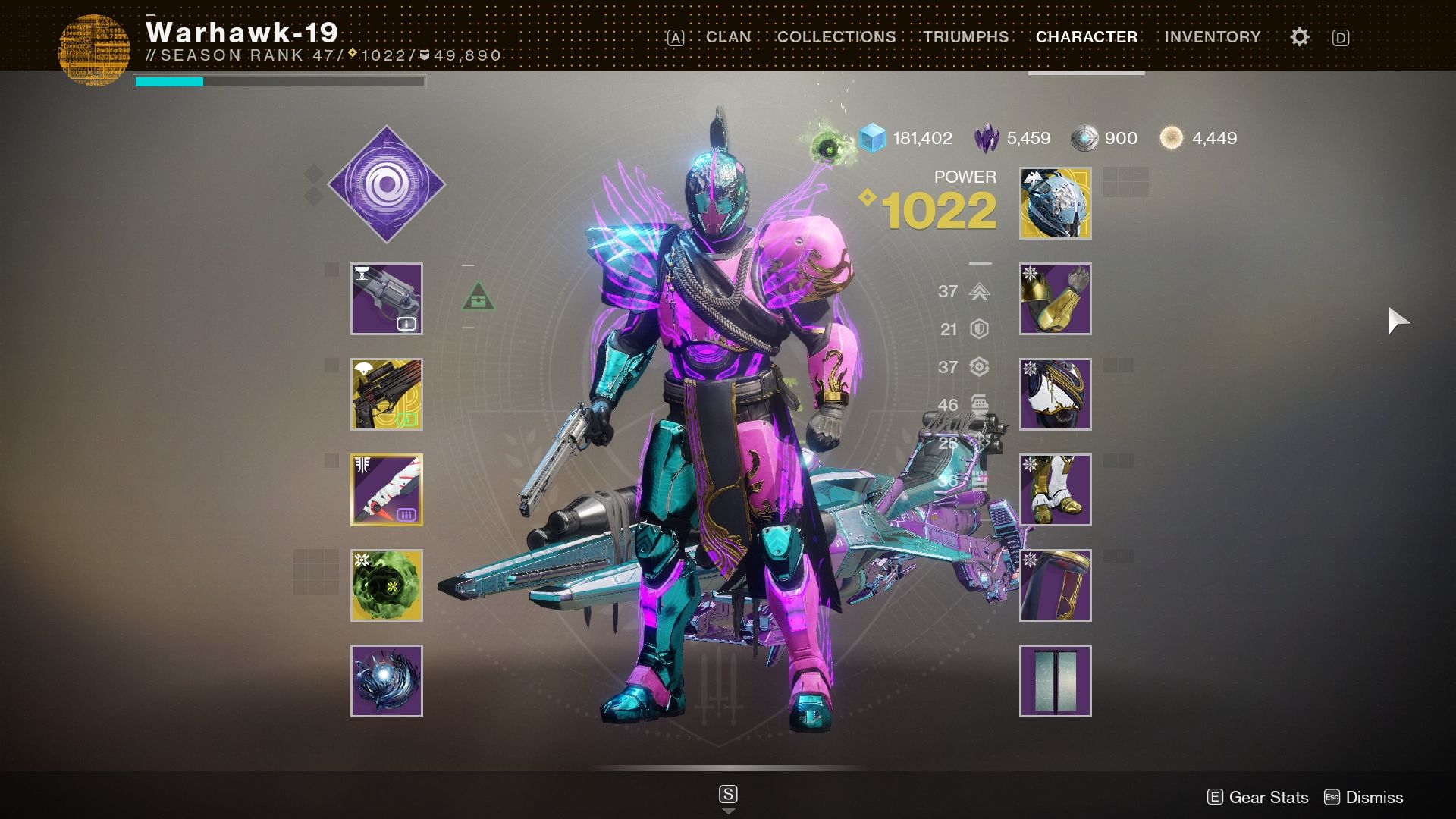The image size is (1456, 819).
Task: Open the equipped hand cannon slot
Action: [x=387, y=299]
